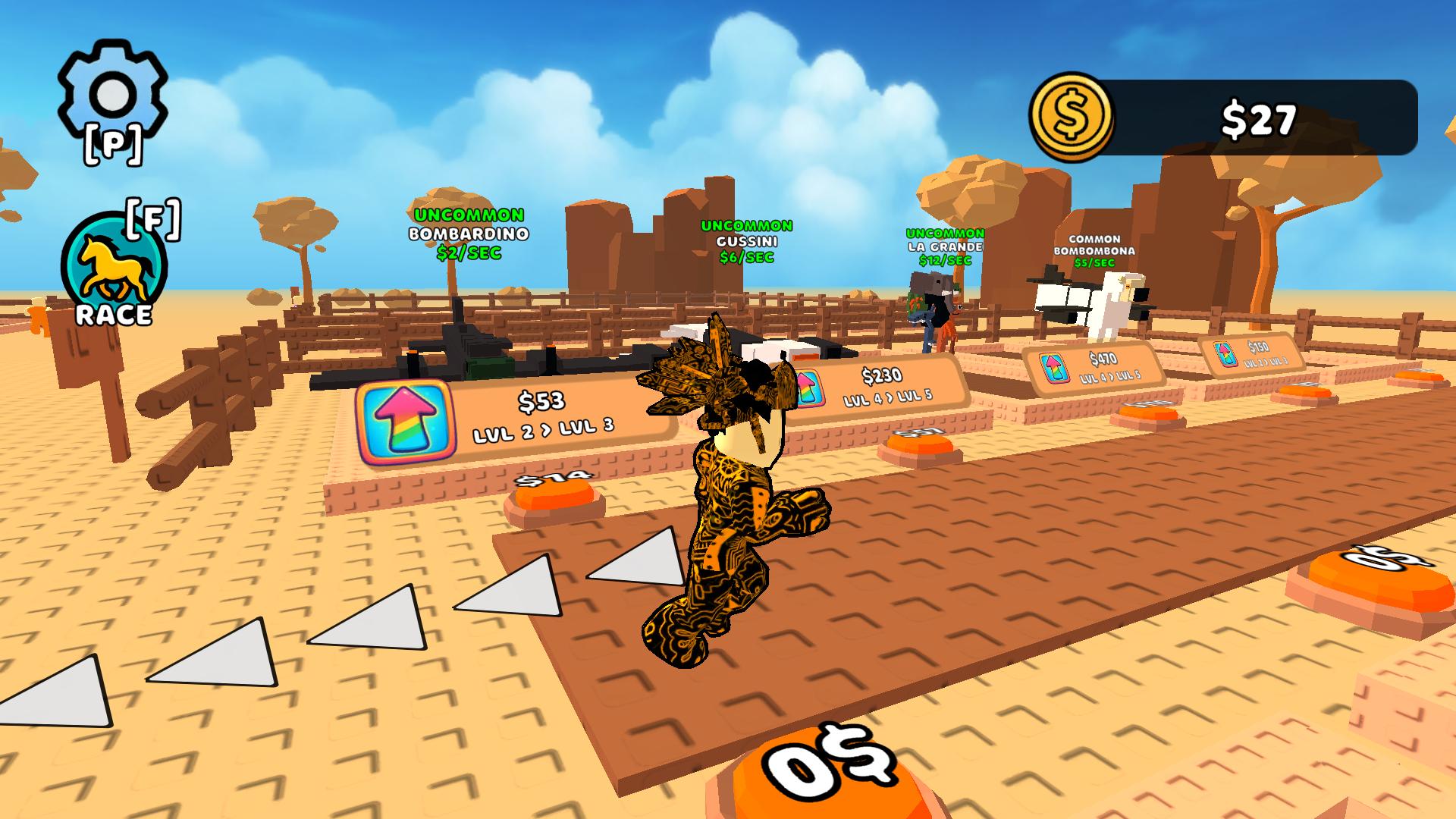Click the gold coin currency icon
Image resolution: width=1456 pixels, height=819 pixels.
(x=1072, y=115)
